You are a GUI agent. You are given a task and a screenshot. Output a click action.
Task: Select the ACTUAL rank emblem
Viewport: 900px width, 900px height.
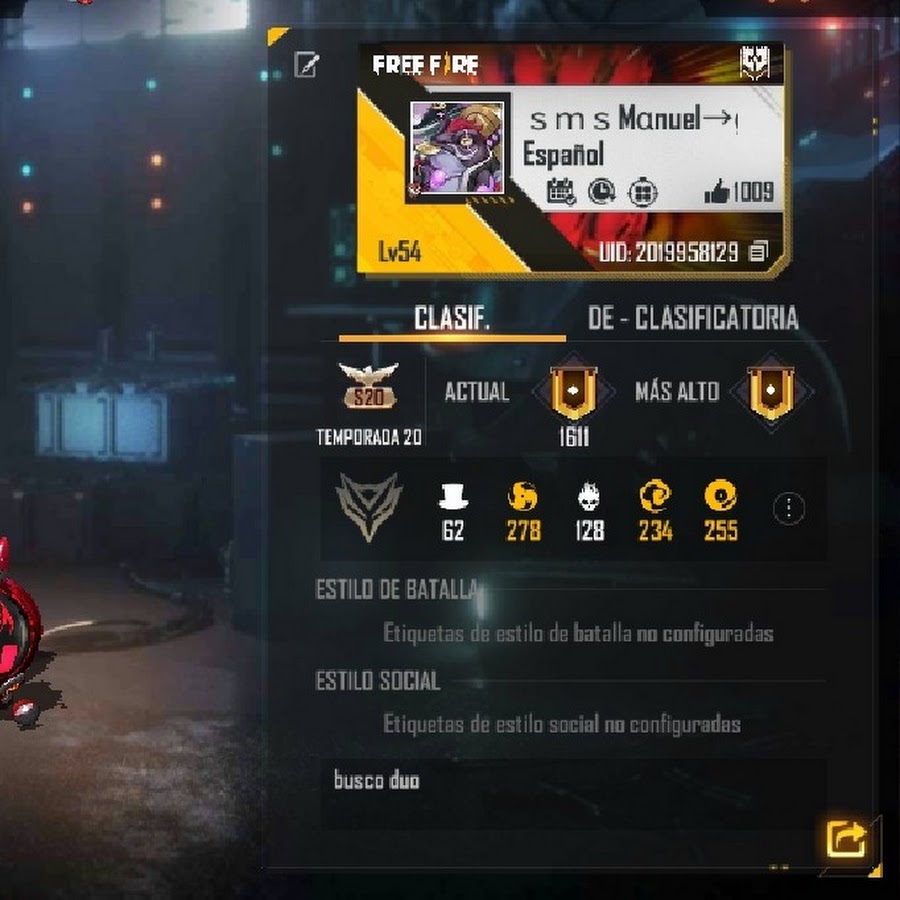click(x=574, y=392)
